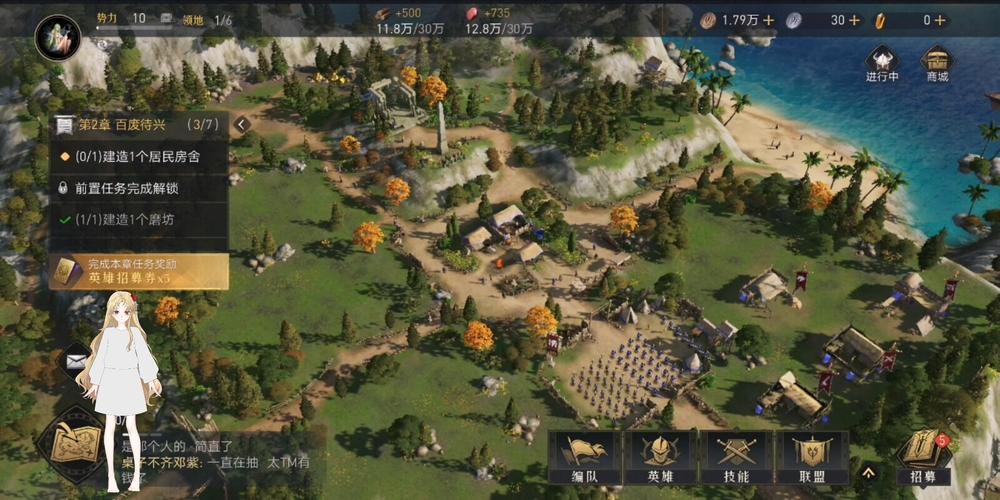
Task: Add silver coins using the plus button
Action: coord(854,20)
